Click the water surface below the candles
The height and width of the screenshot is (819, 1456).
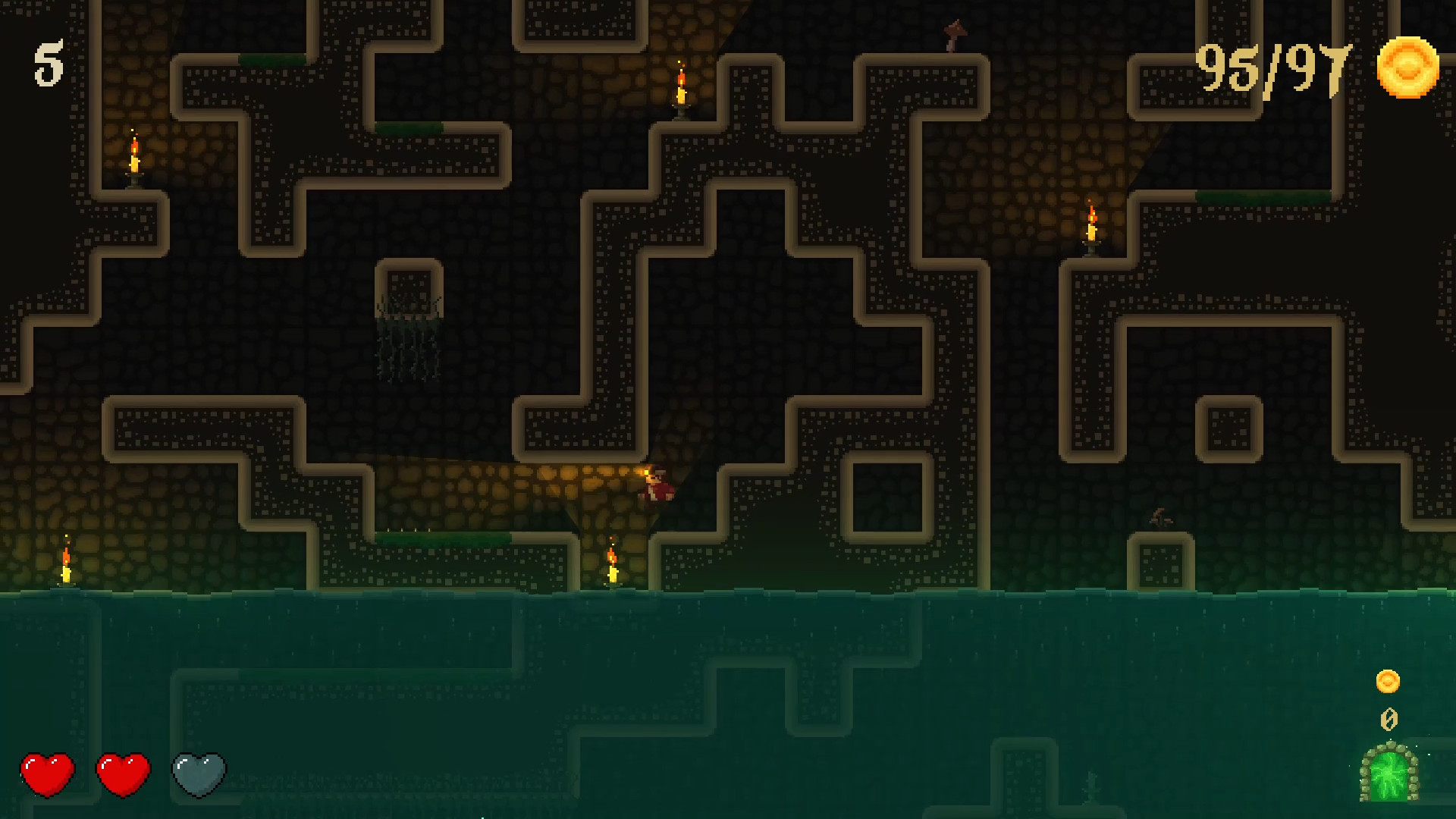tap(379, 607)
